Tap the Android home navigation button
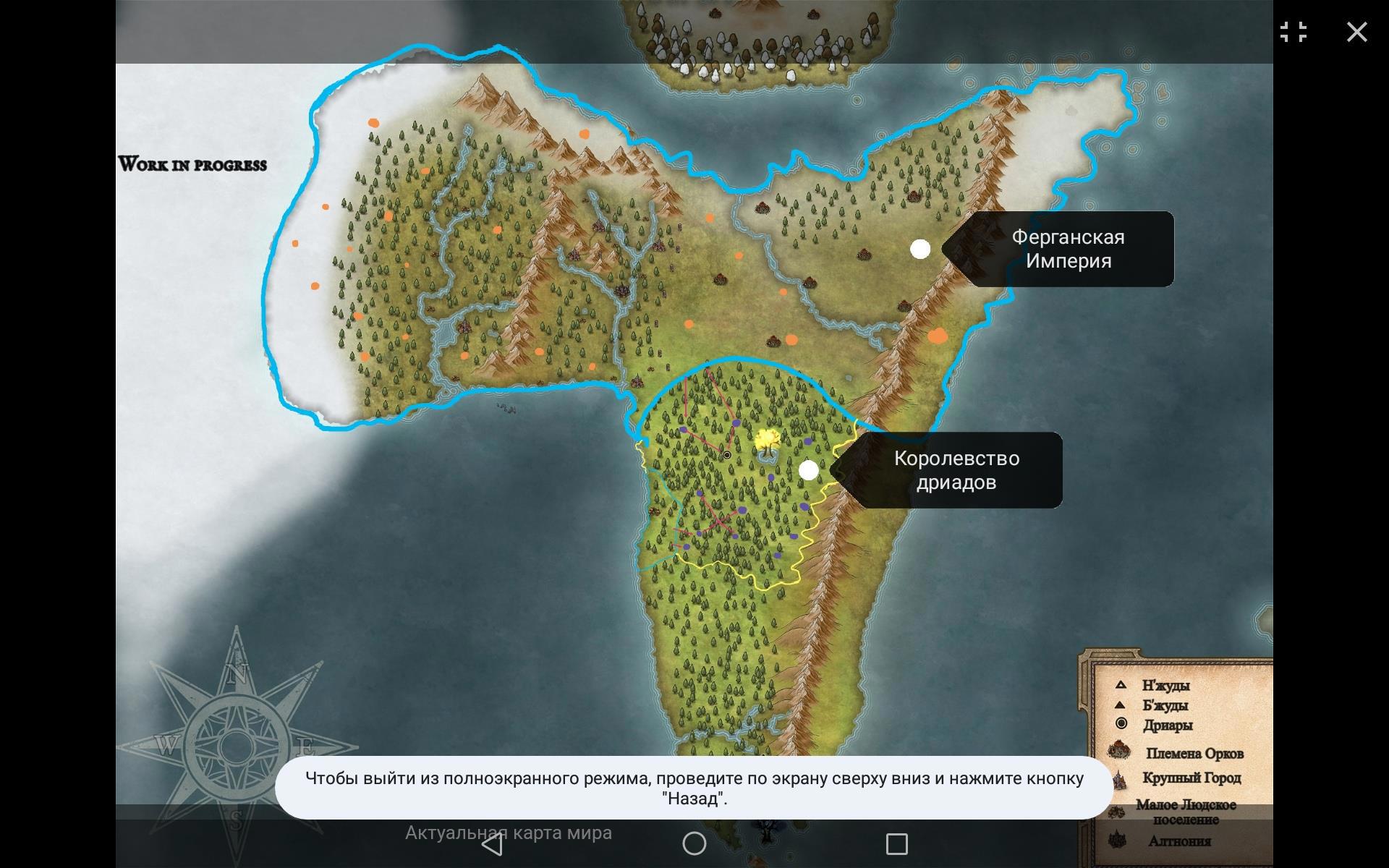The image size is (1389, 868). (694, 843)
